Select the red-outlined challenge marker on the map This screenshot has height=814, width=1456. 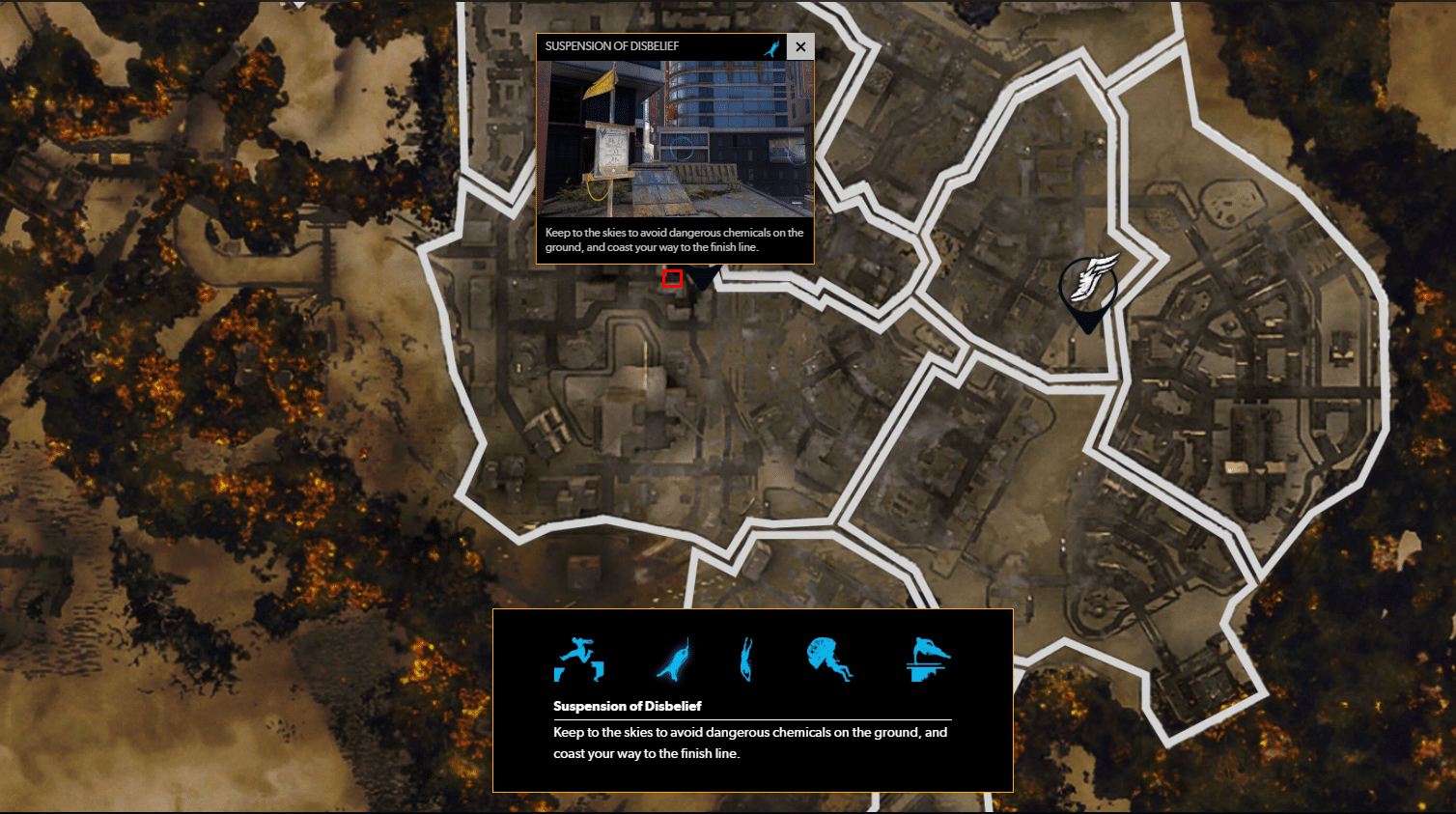tap(673, 279)
